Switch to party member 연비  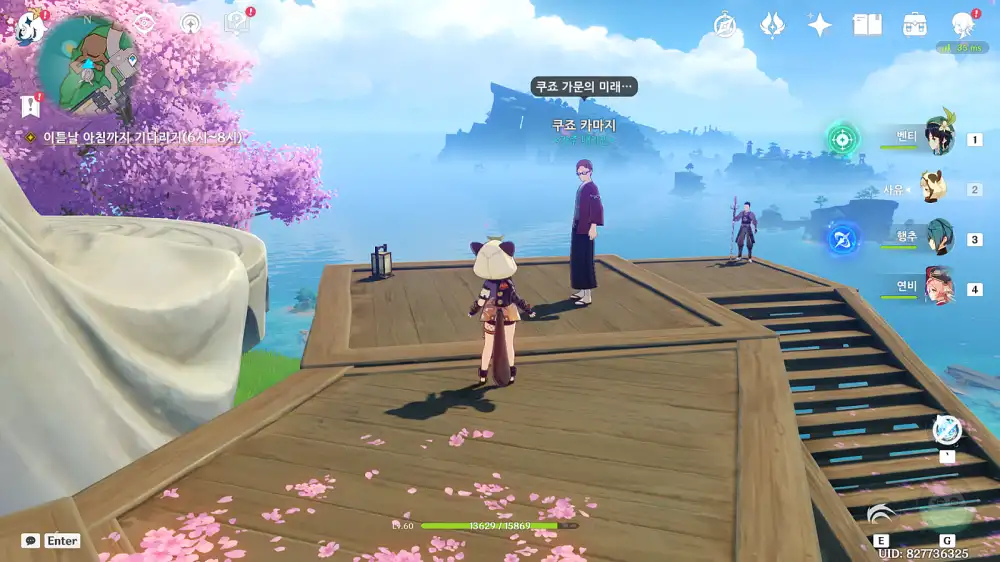(x=938, y=288)
